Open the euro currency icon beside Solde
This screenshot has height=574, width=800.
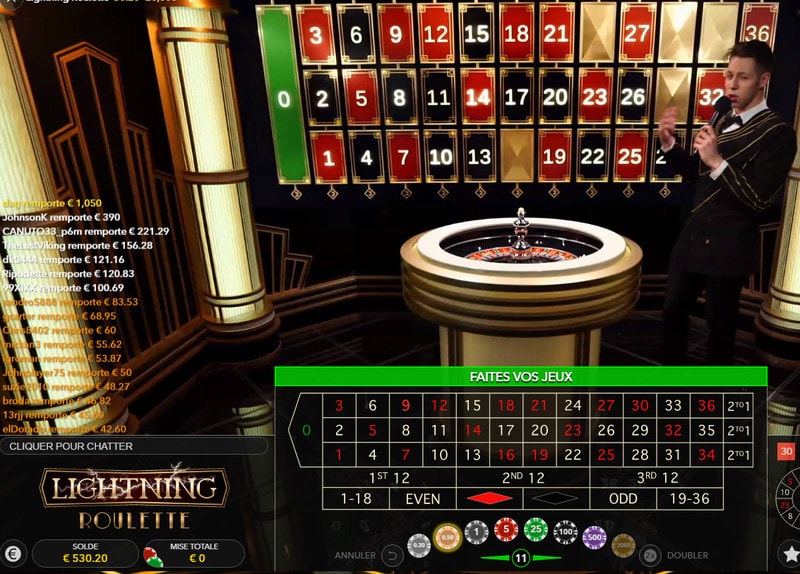click(x=14, y=554)
